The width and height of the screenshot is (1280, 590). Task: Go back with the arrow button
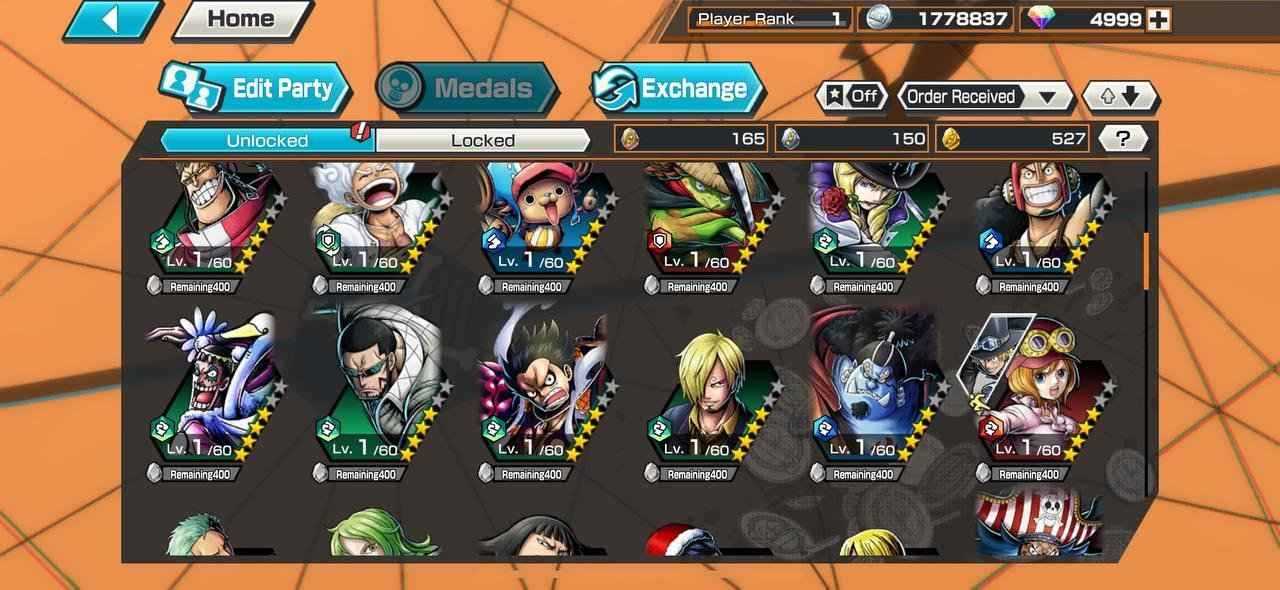click(112, 19)
